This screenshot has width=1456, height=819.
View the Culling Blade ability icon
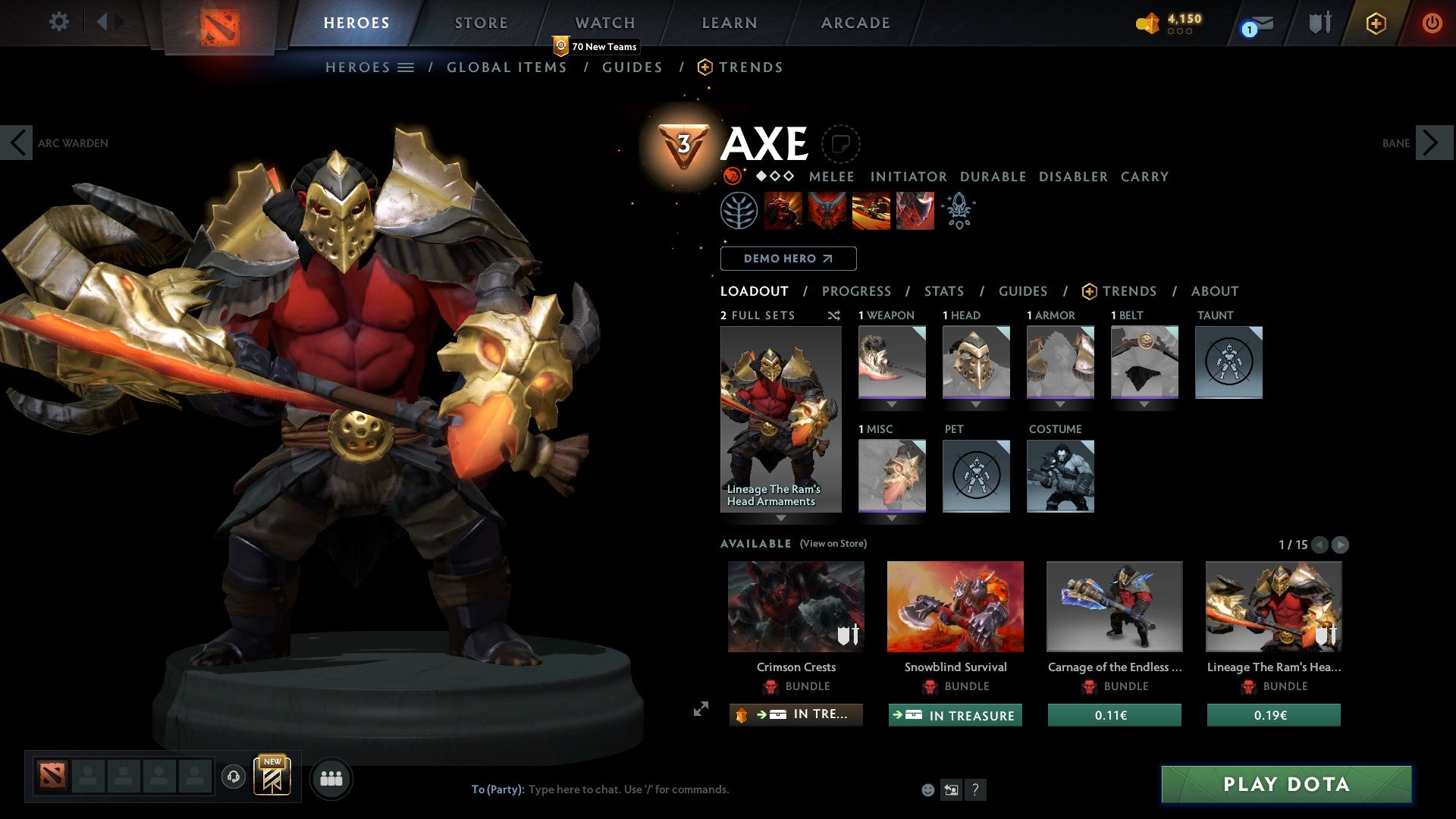pos(914,210)
